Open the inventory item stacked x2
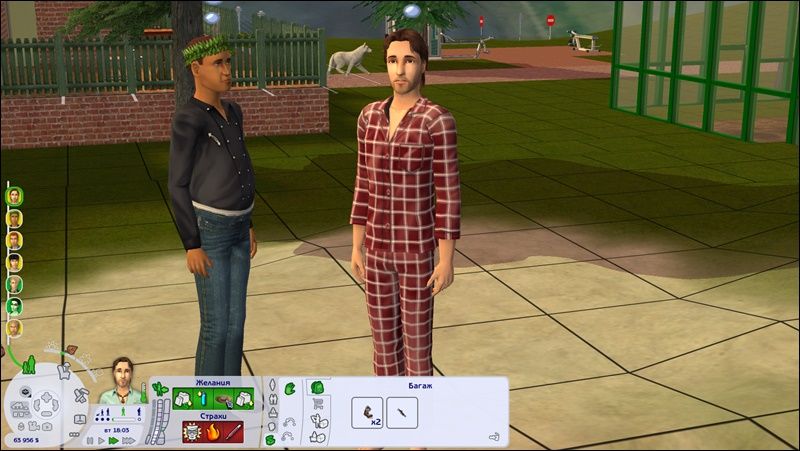The width and height of the screenshot is (800, 451). (368, 412)
